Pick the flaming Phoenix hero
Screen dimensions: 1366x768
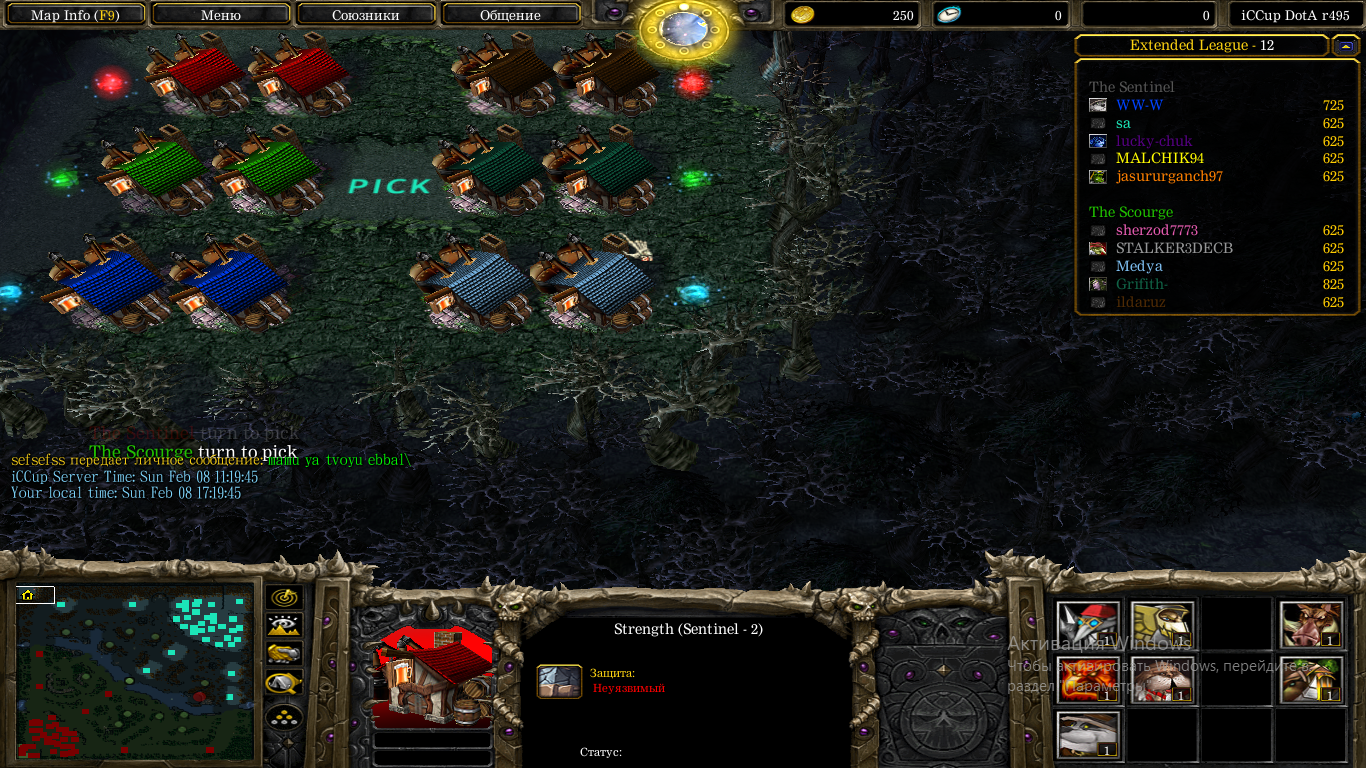[x=1089, y=681]
